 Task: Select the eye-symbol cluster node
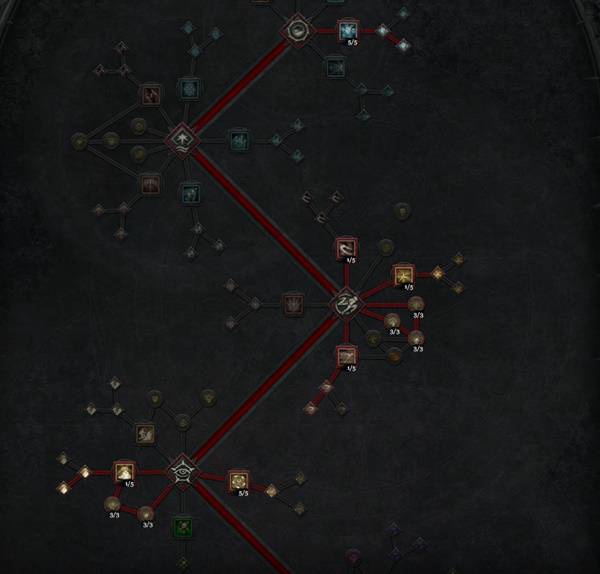tap(181, 468)
